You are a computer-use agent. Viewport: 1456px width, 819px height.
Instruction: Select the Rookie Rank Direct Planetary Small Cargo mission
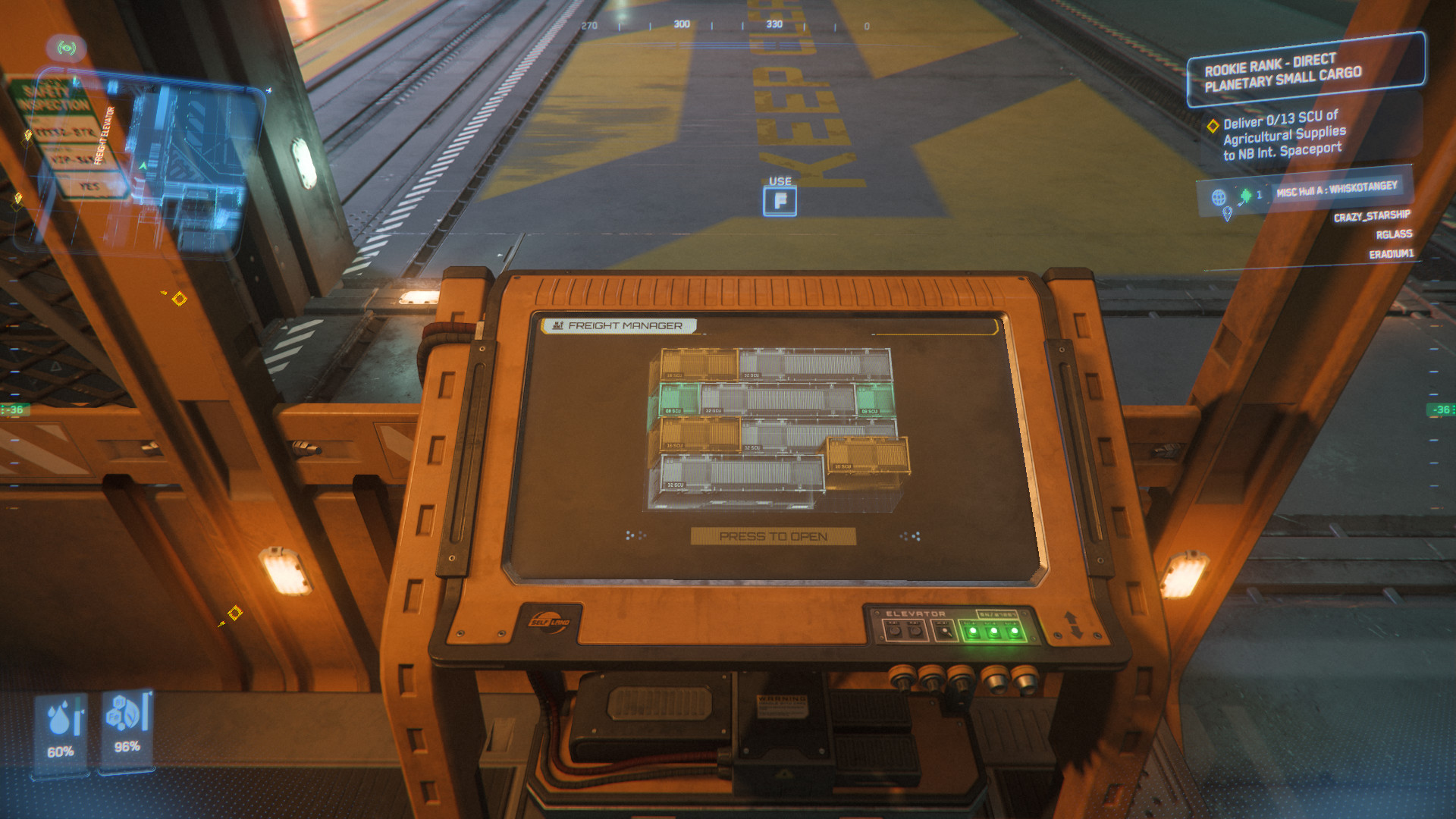click(x=1305, y=71)
